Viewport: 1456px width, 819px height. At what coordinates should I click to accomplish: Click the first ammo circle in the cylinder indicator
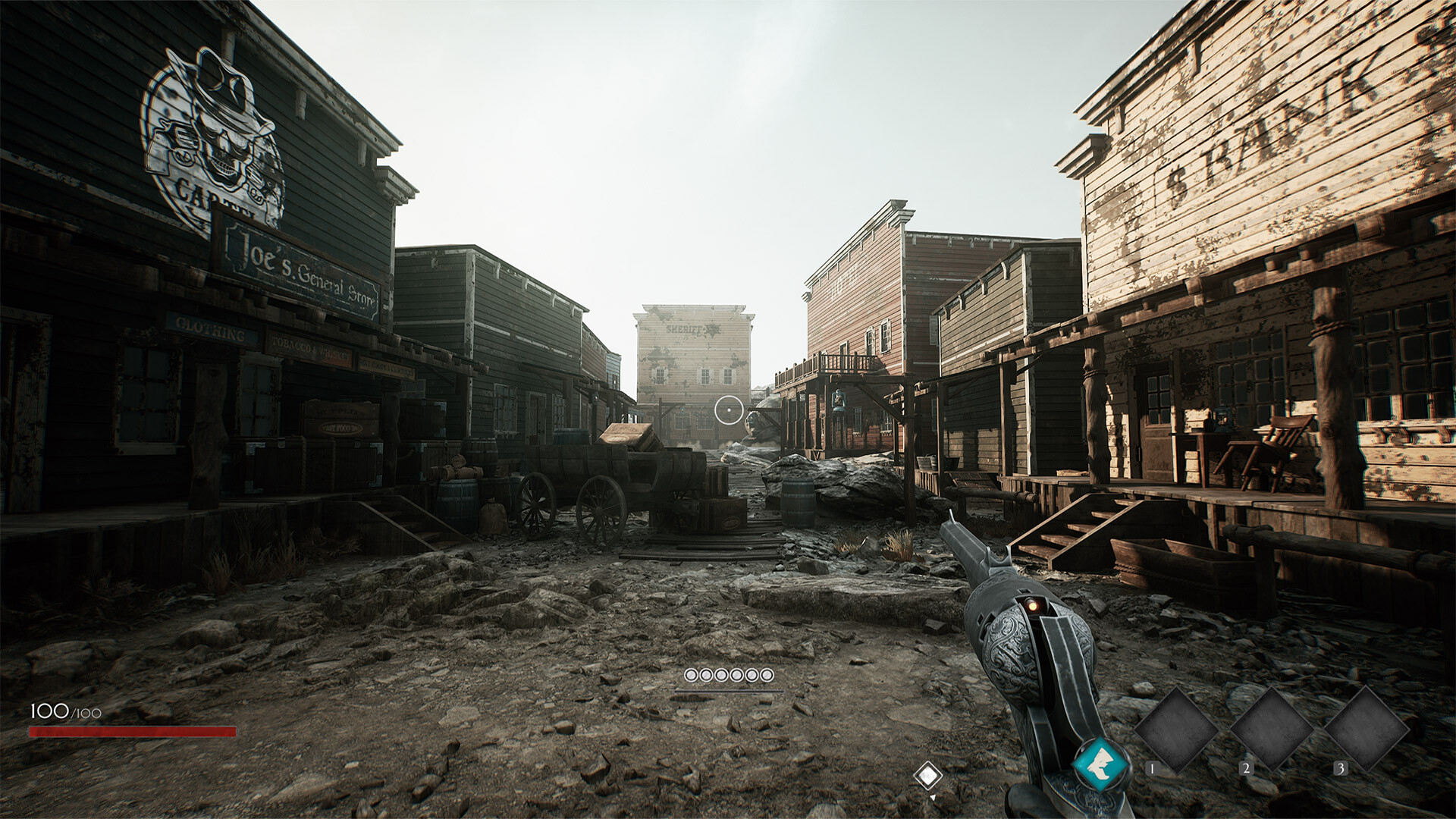point(692,673)
